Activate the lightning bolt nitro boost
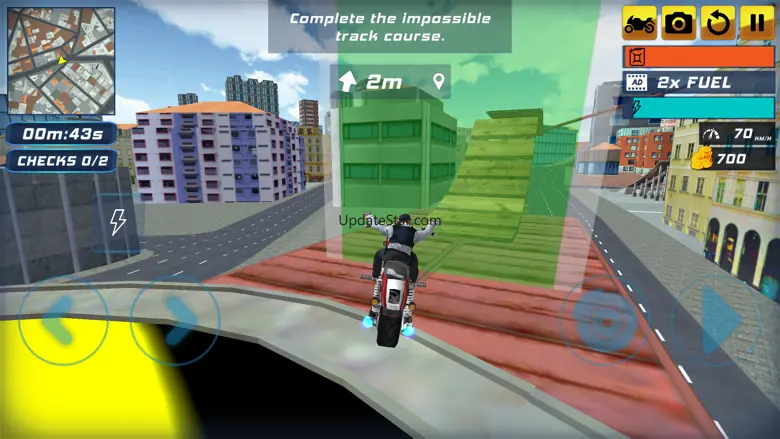 [117, 222]
